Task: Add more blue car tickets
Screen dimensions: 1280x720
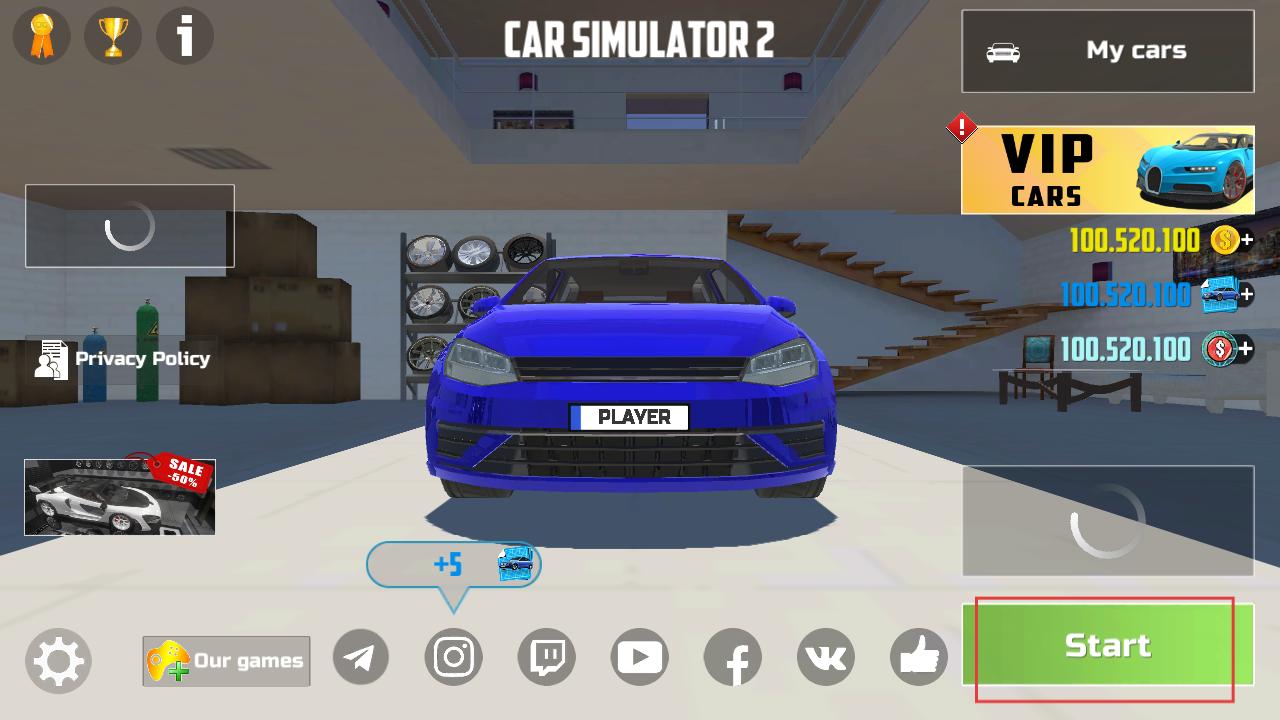Action: click(1246, 295)
